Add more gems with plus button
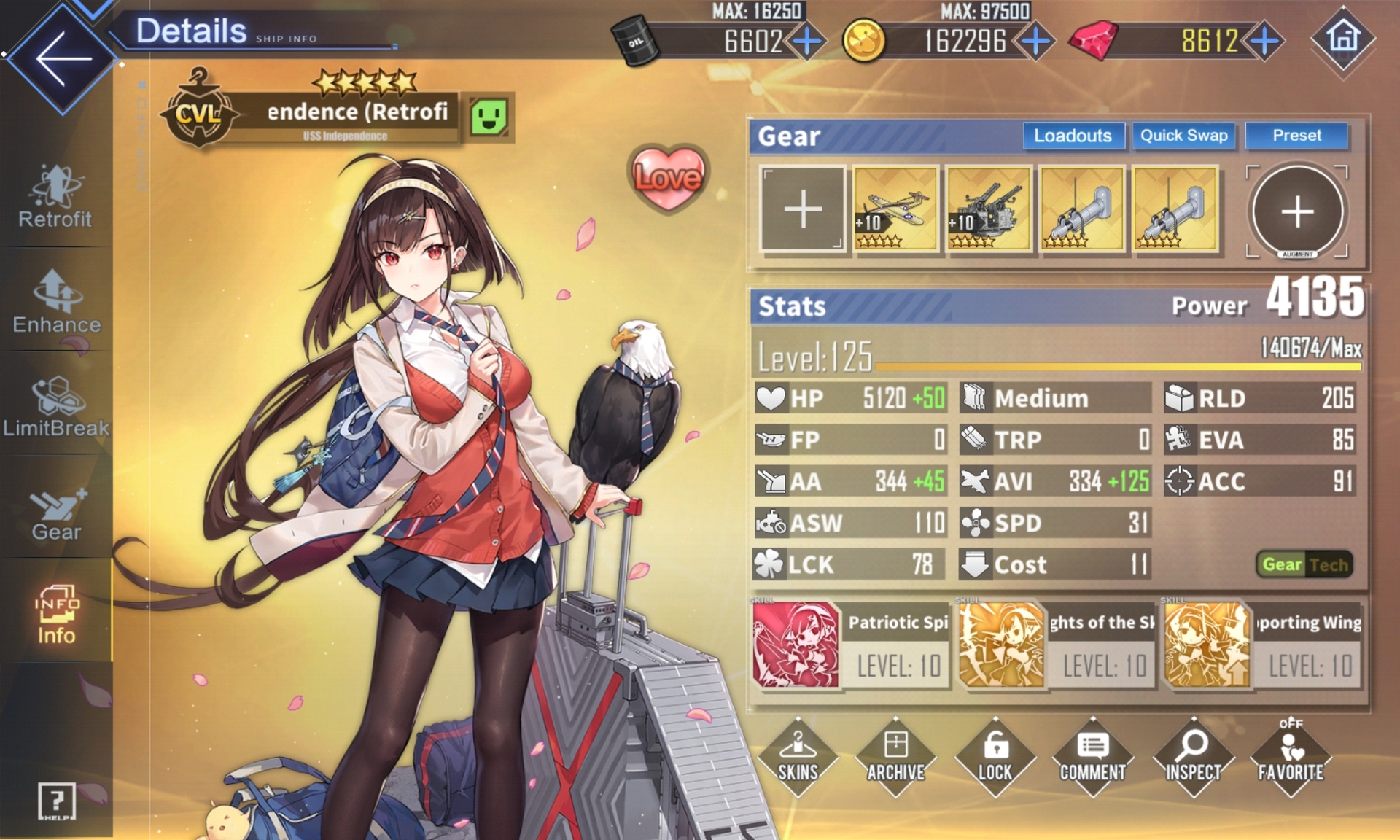Screen dimensions: 1400x840 coord(1265,41)
